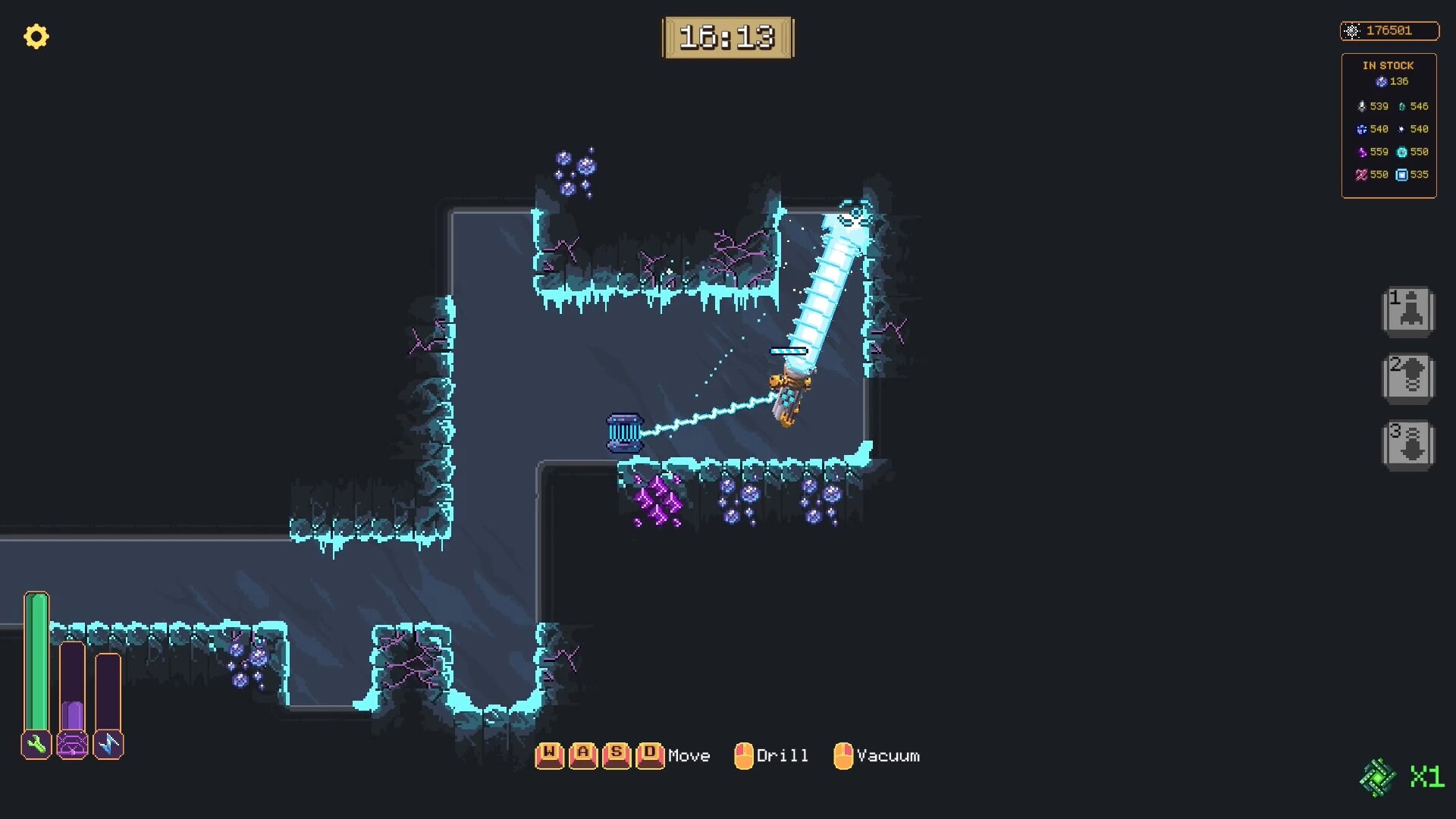Open the settings gear menu

click(36, 36)
